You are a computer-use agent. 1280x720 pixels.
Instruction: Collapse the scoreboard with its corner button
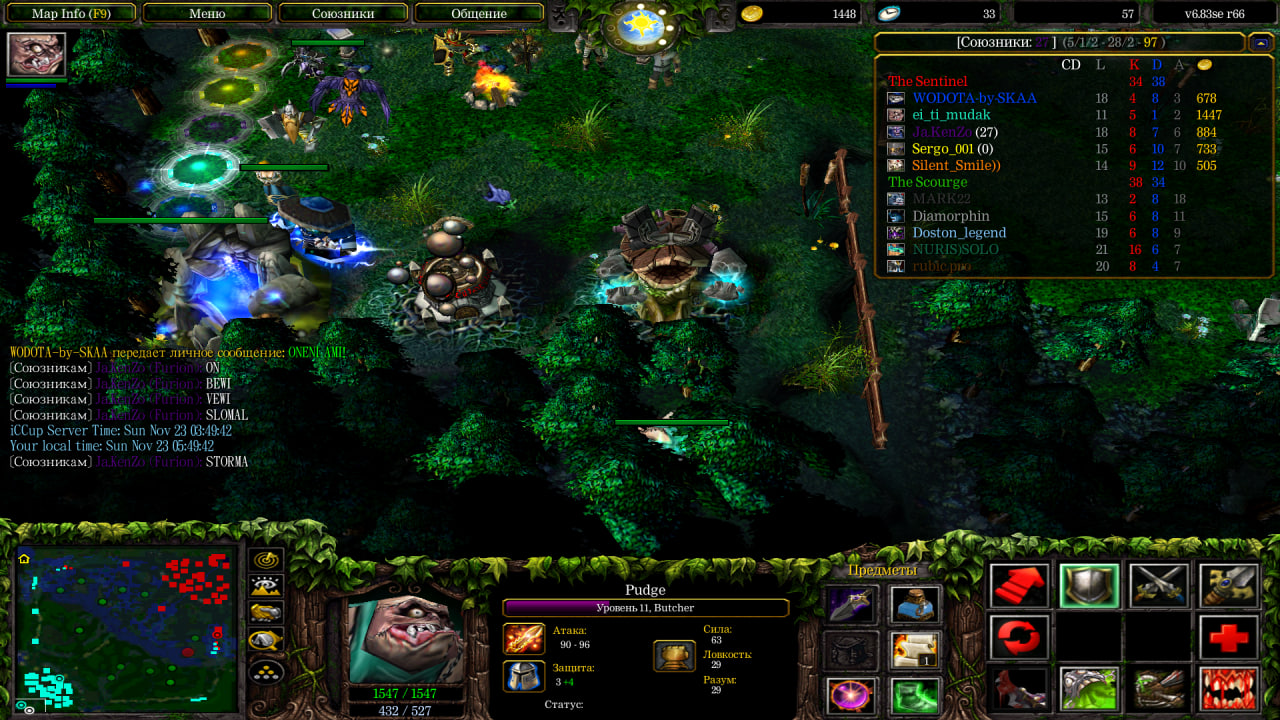point(1261,43)
